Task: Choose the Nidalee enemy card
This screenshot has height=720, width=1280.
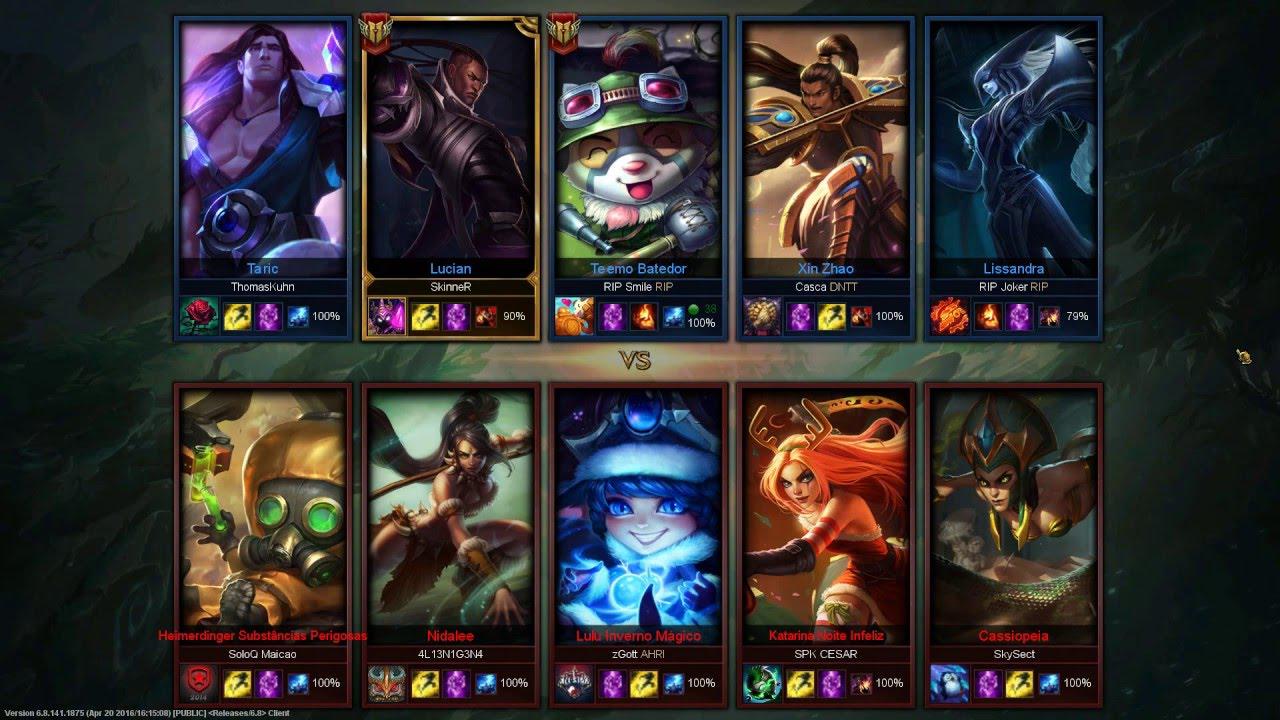Action: point(450,510)
